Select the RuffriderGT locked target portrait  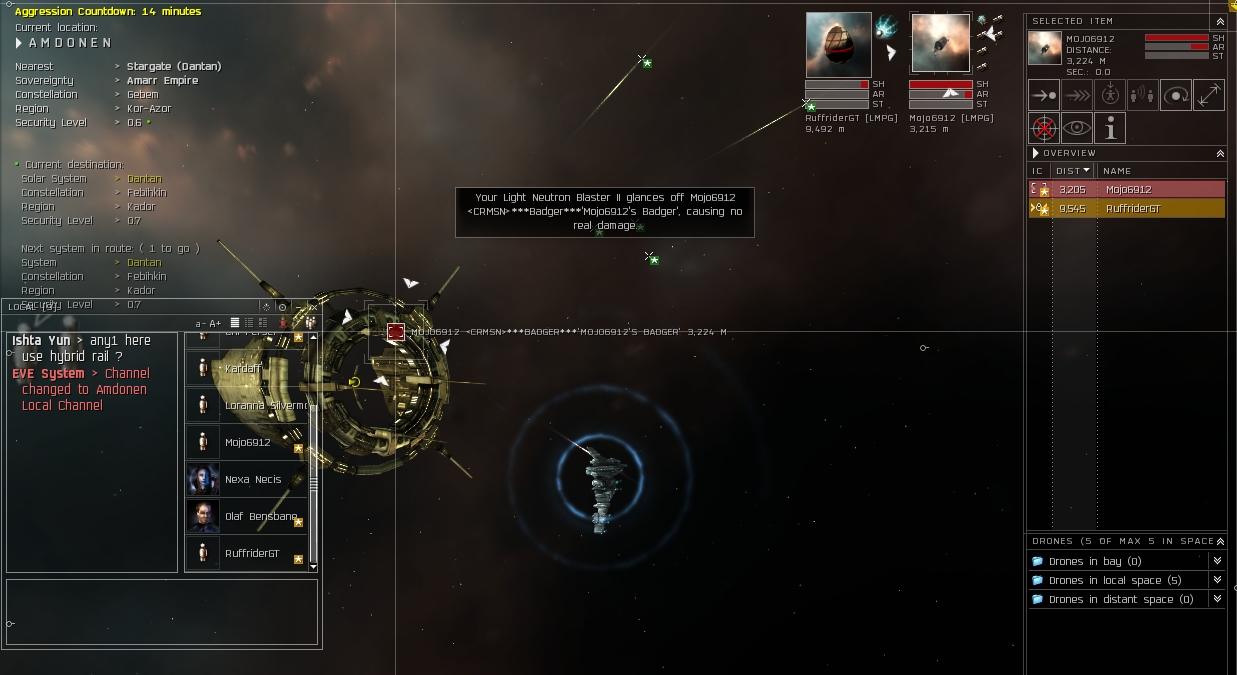[x=838, y=45]
